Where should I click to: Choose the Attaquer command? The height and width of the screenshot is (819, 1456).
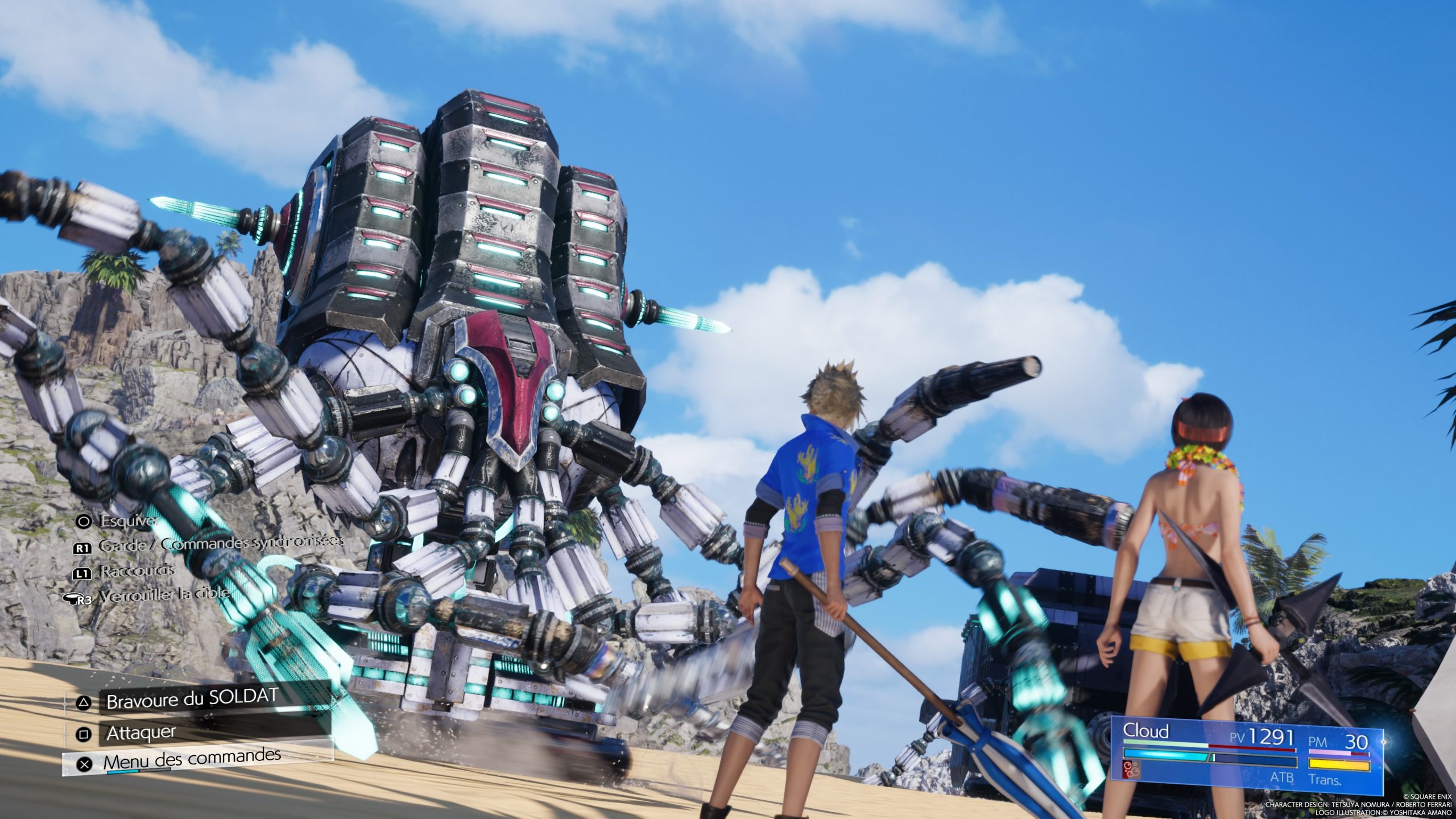(142, 733)
